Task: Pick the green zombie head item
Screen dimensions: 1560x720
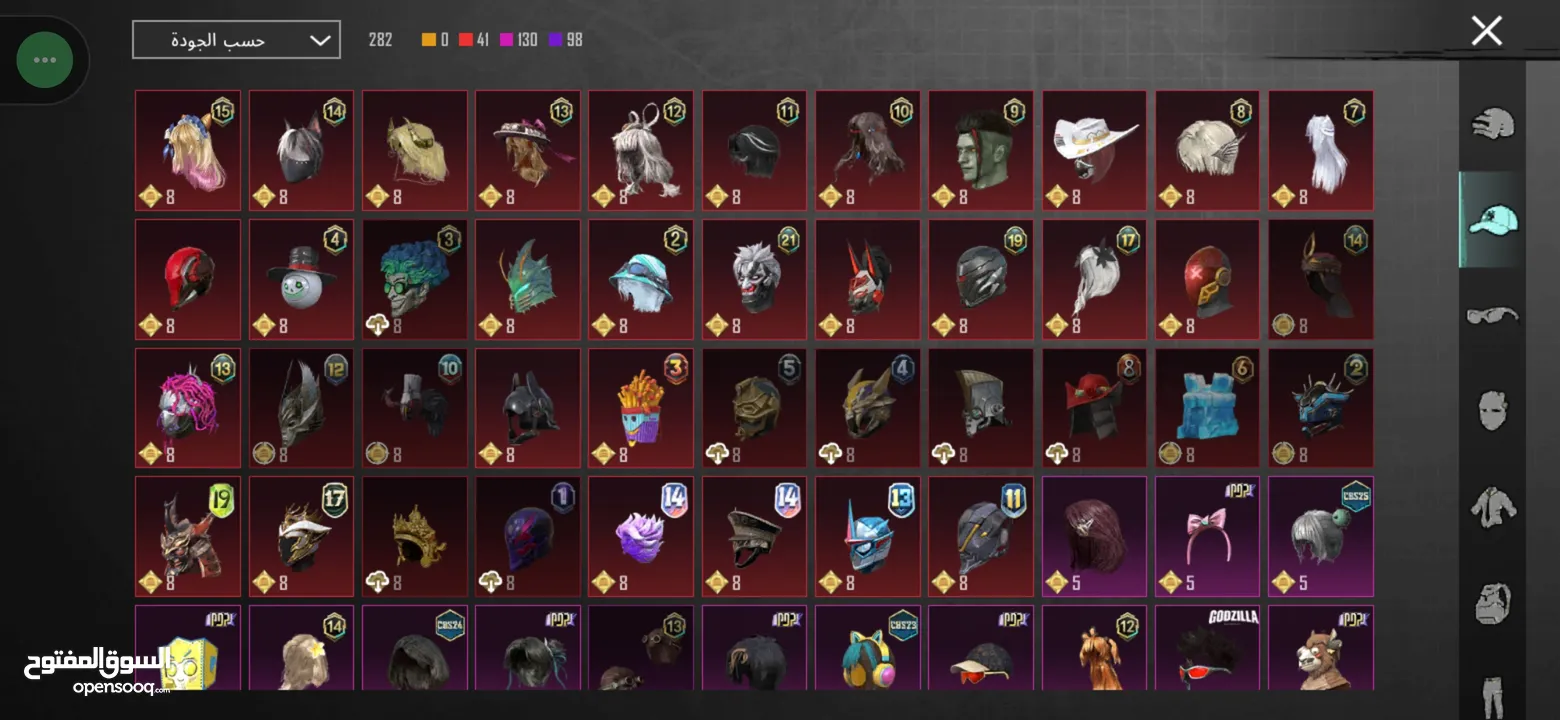Action: (981, 151)
